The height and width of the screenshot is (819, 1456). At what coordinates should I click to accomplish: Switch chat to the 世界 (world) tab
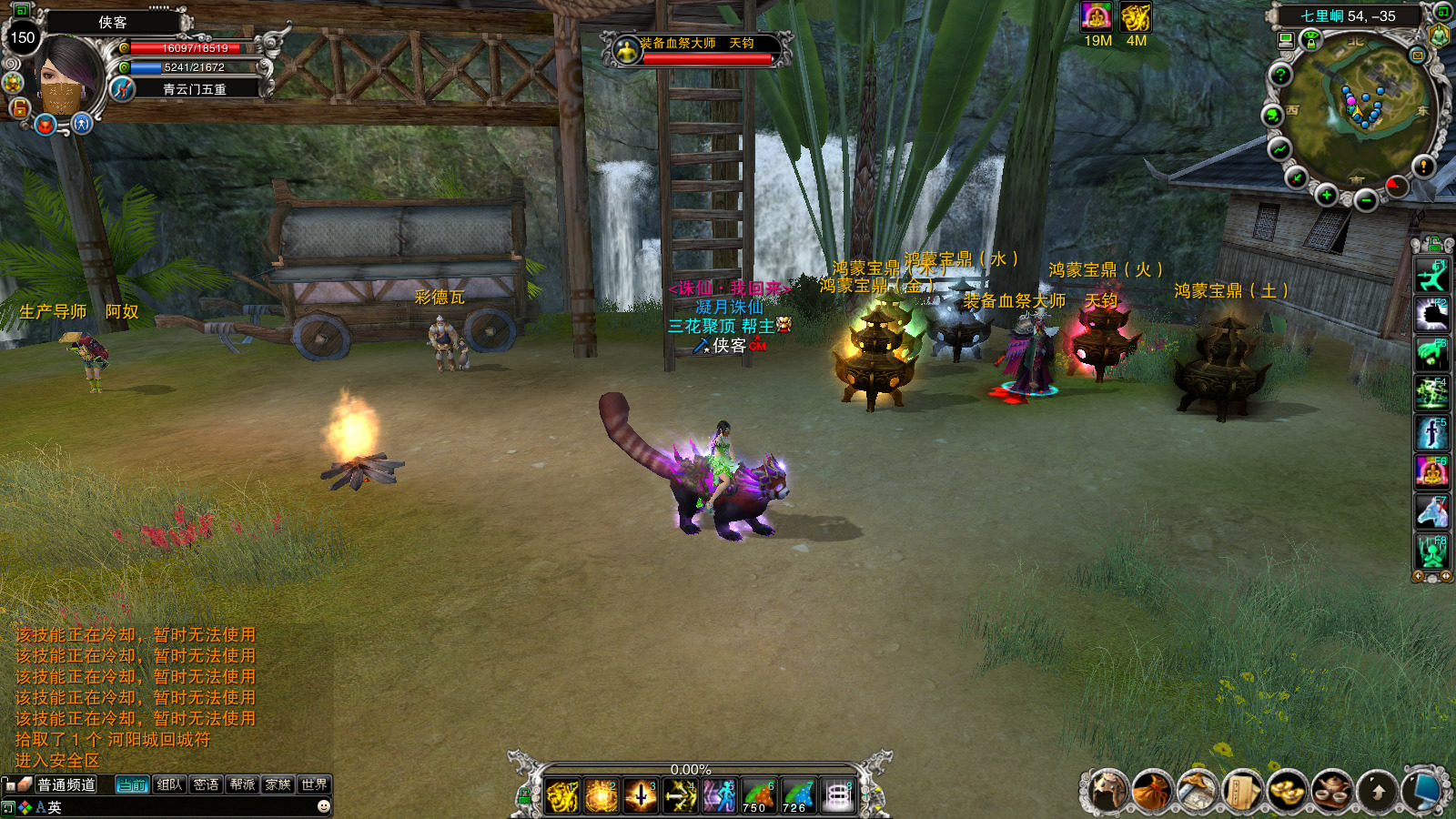point(314,784)
